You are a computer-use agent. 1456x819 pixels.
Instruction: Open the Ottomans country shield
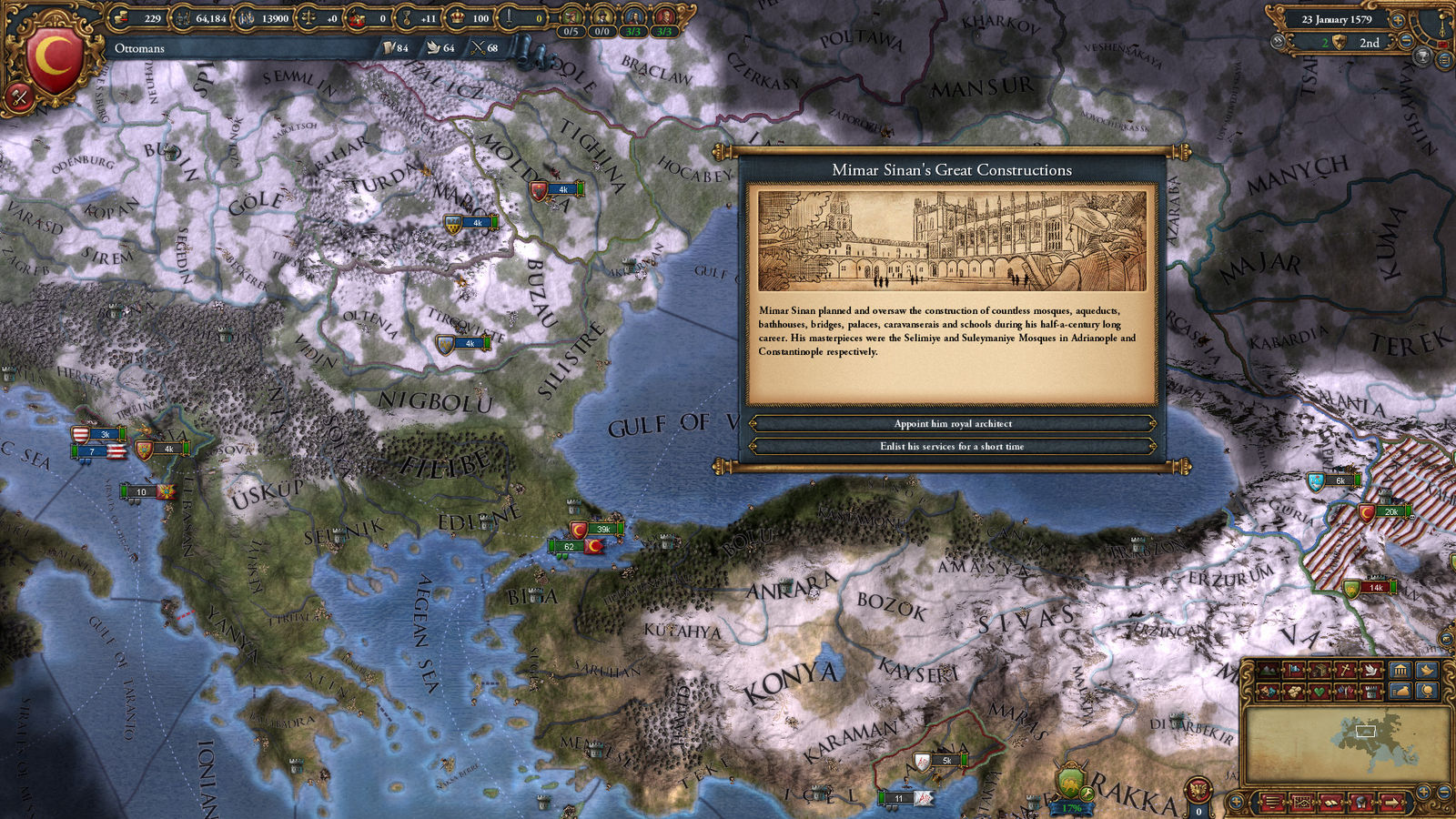coord(56,59)
